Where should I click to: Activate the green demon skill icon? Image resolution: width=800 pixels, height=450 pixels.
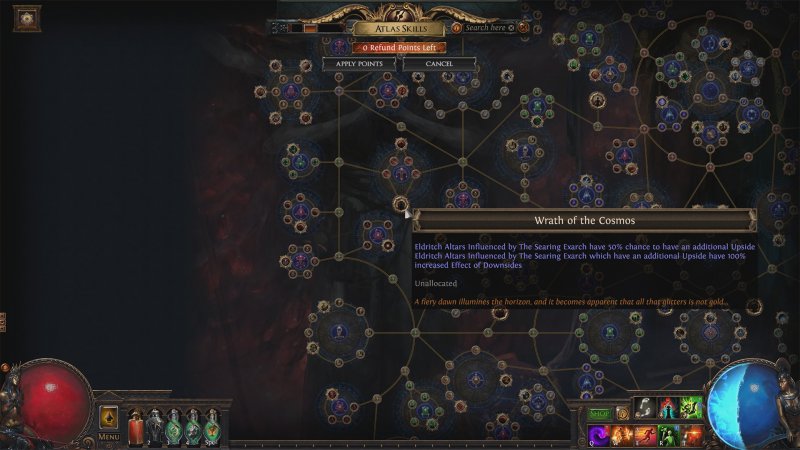[x=690, y=409]
